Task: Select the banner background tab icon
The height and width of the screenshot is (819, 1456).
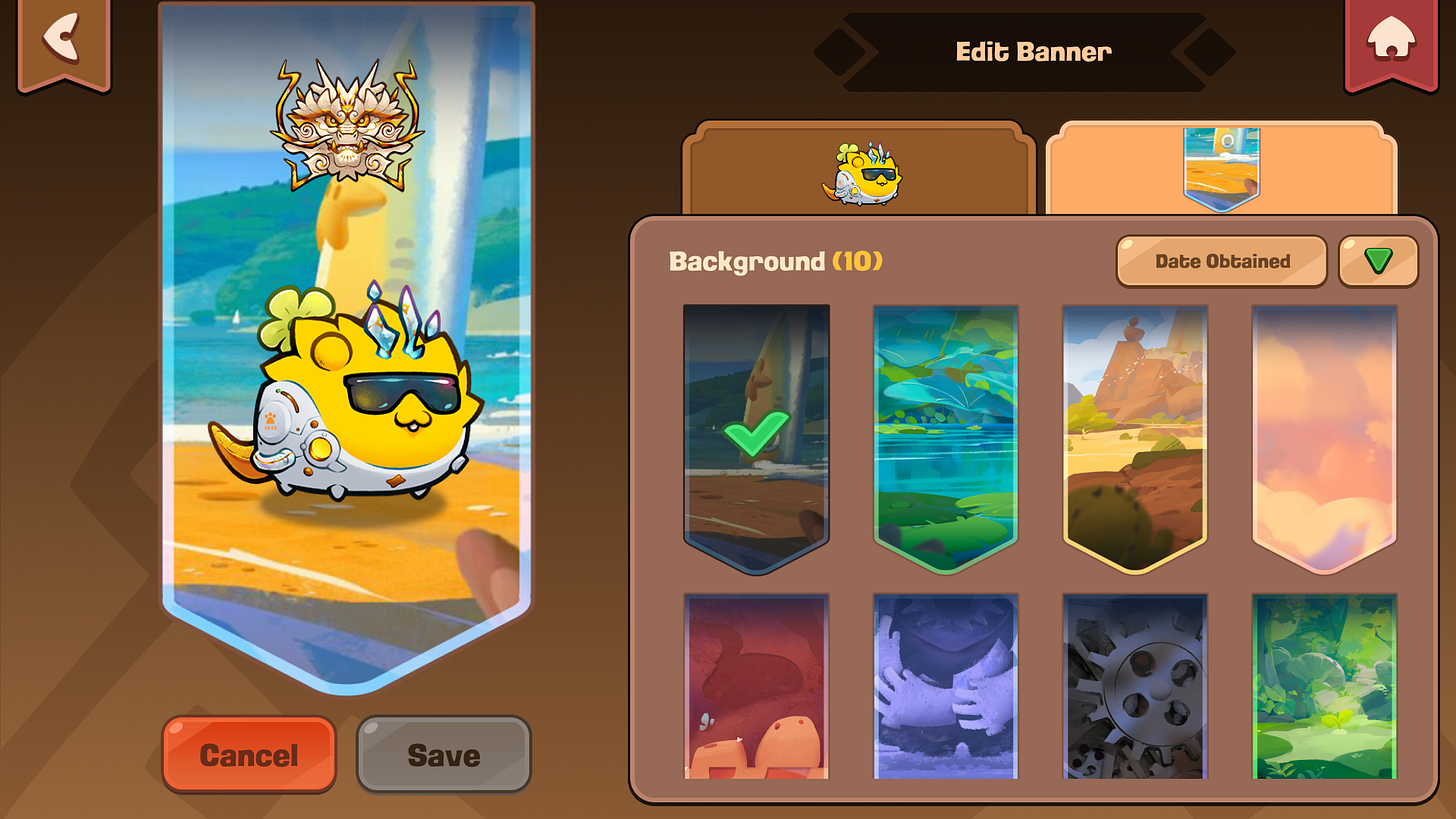Action: (1222, 165)
